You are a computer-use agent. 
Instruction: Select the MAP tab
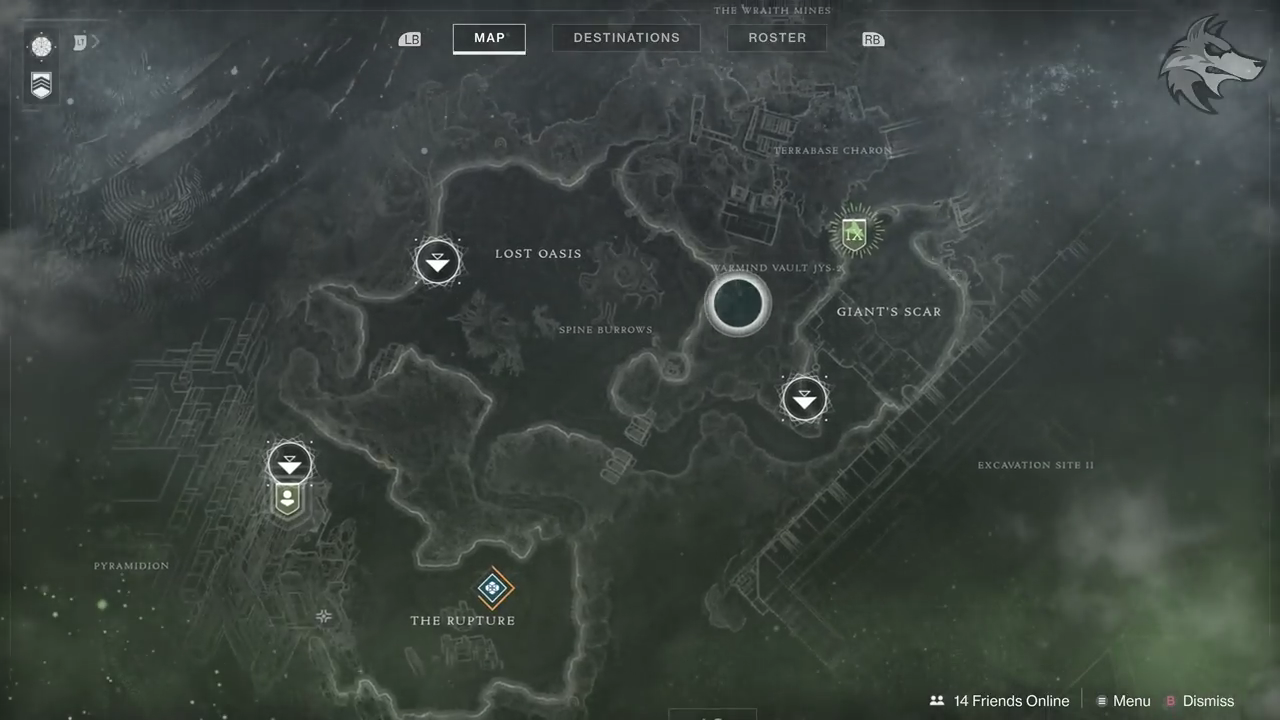coord(489,37)
